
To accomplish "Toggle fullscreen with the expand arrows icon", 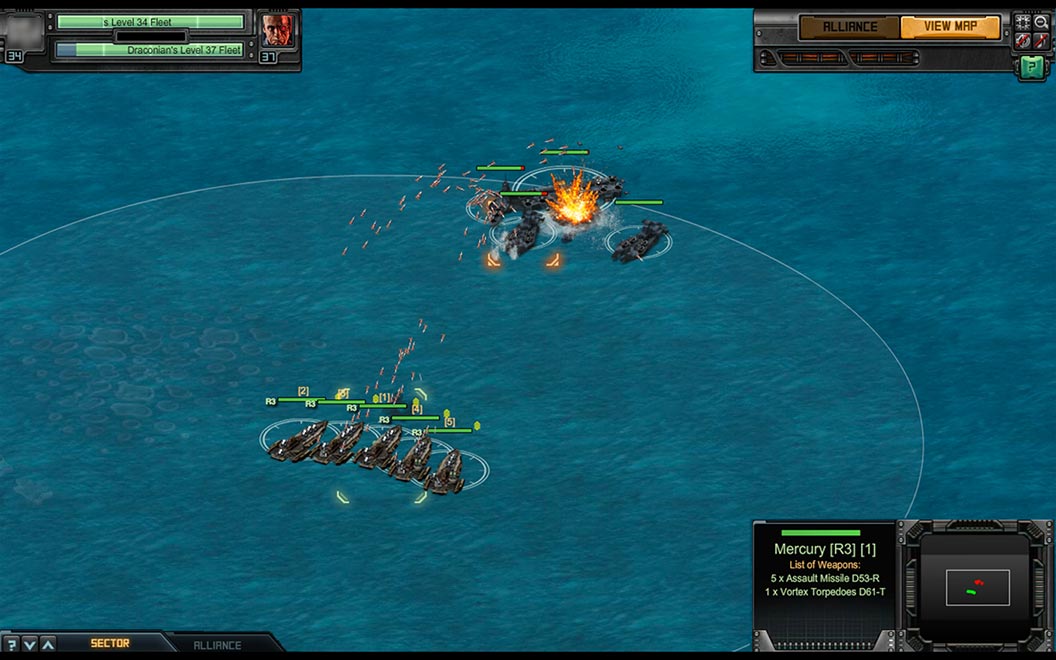I will [x=1023, y=21].
